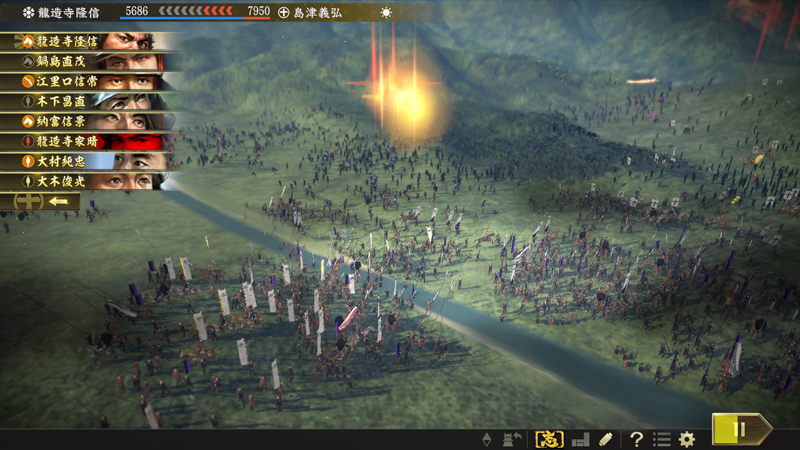Pause the battle with the yellow button
The width and height of the screenshot is (800, 450).
click(741, 430)
